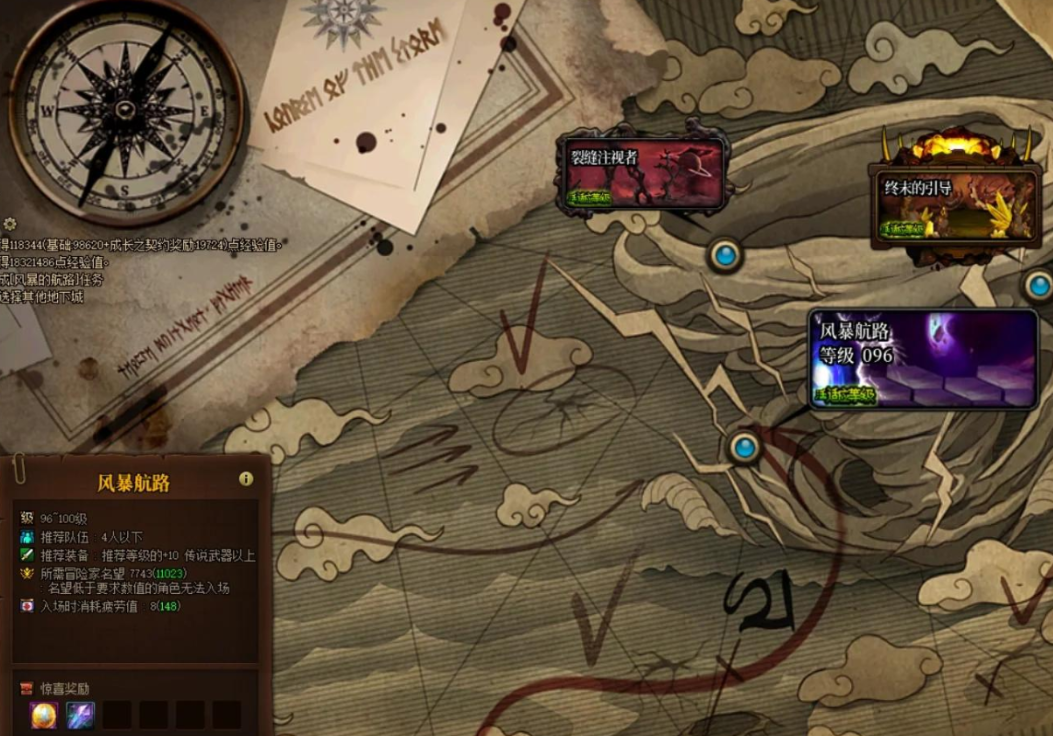1053x736 pixels.
Task: Inspect the golden orb reward item
Action: pyautogui.click(x=44, y=715)
